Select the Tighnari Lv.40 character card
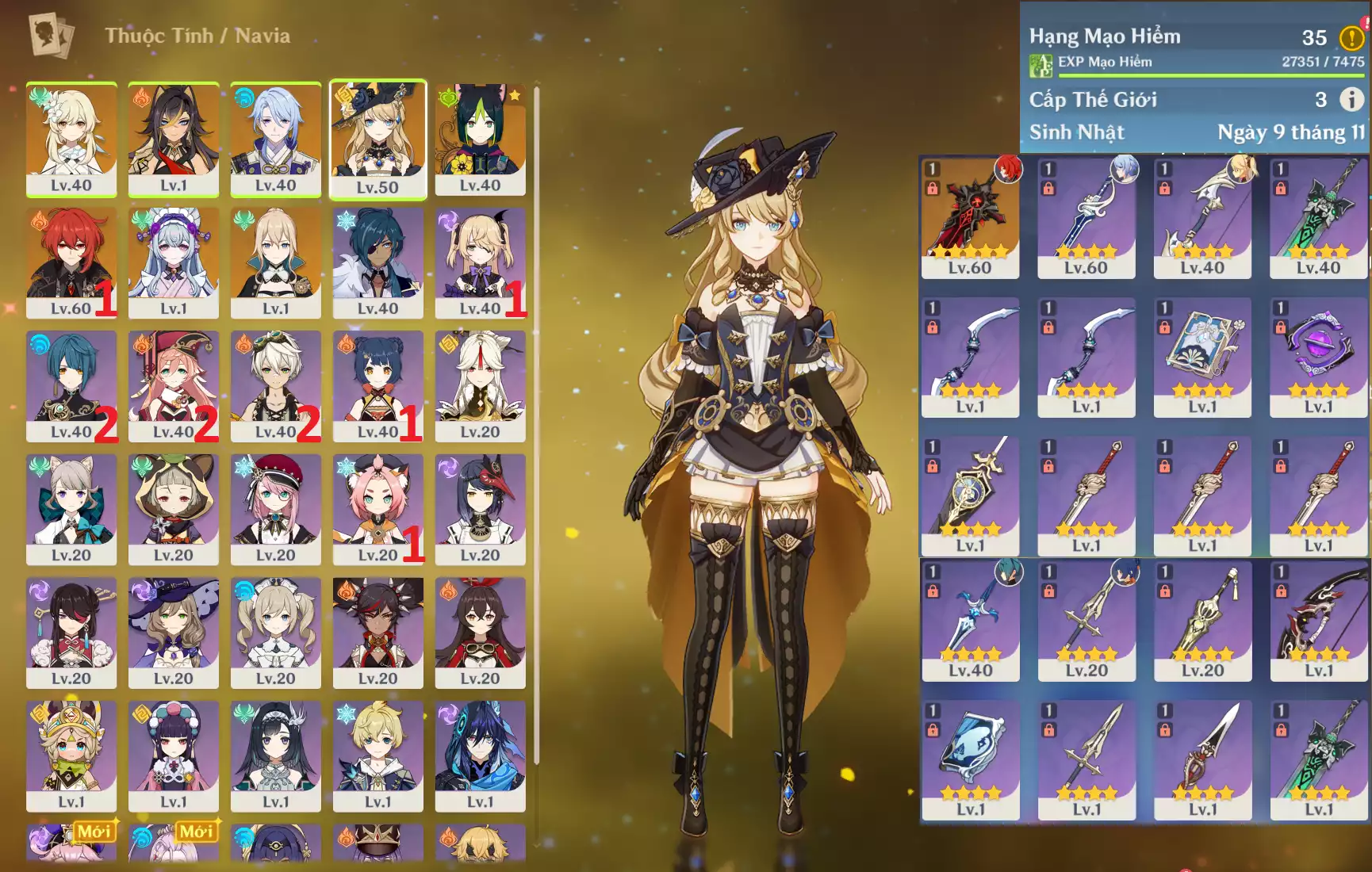 click(x=480, y=139)
